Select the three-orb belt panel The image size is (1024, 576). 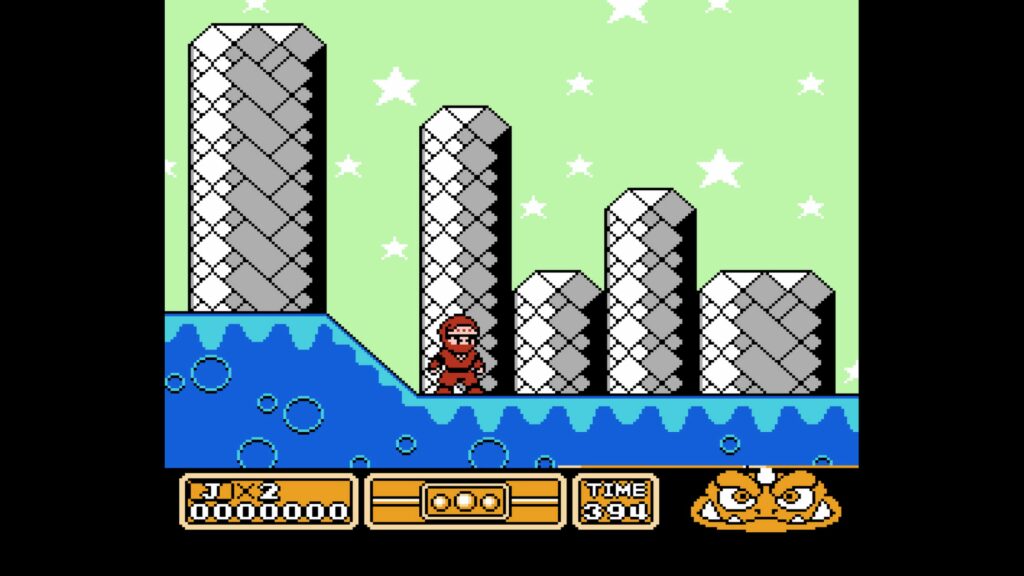pyautogui.click(x=465, y=500)
